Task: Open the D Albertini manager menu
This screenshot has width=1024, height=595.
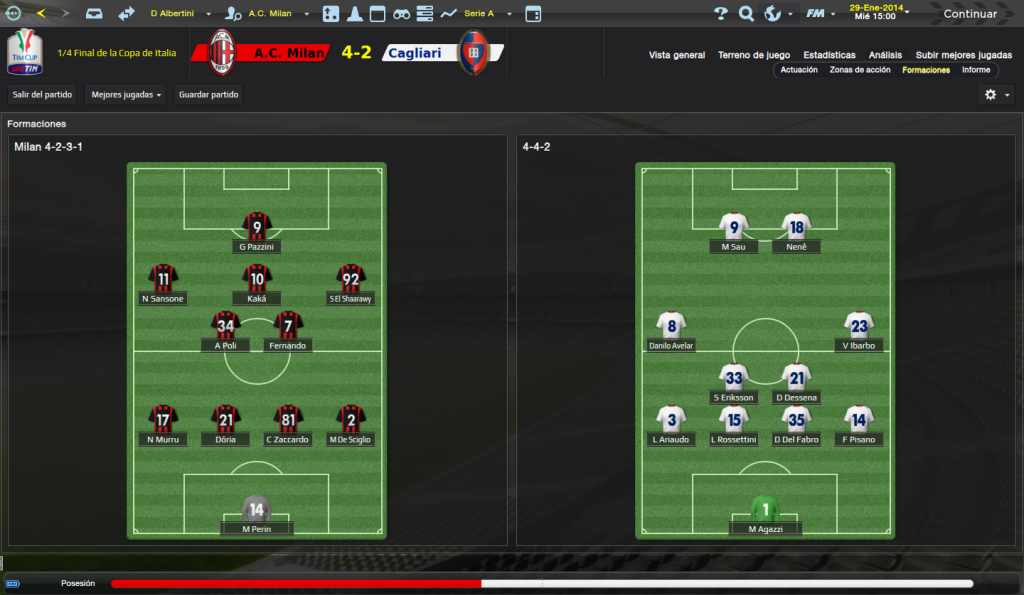Action: click(180, 14)
